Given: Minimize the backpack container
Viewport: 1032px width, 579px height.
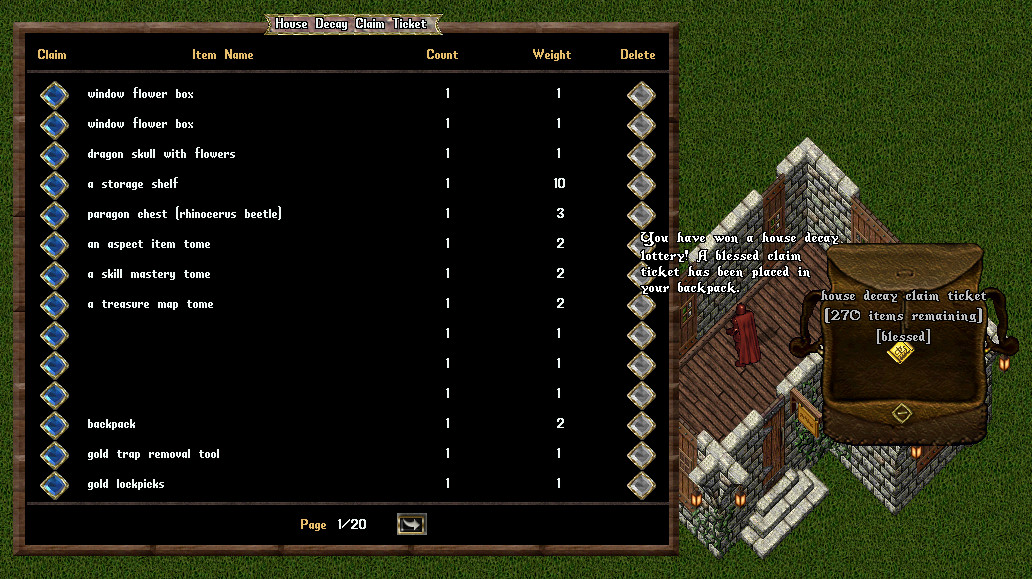Looking at the screenshot, I should point(902,413).
